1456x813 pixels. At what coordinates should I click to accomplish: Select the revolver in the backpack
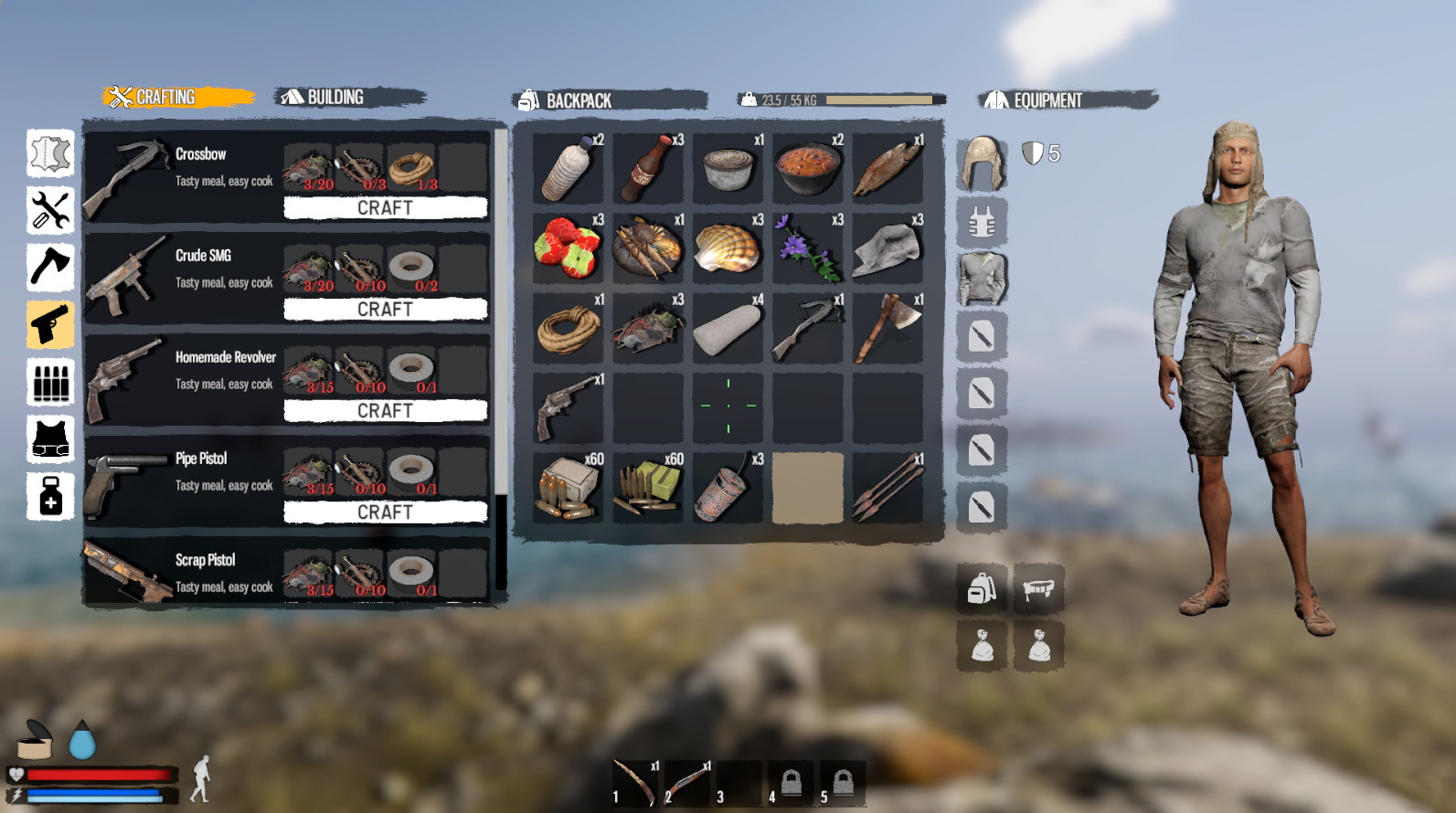click(568, 406)
